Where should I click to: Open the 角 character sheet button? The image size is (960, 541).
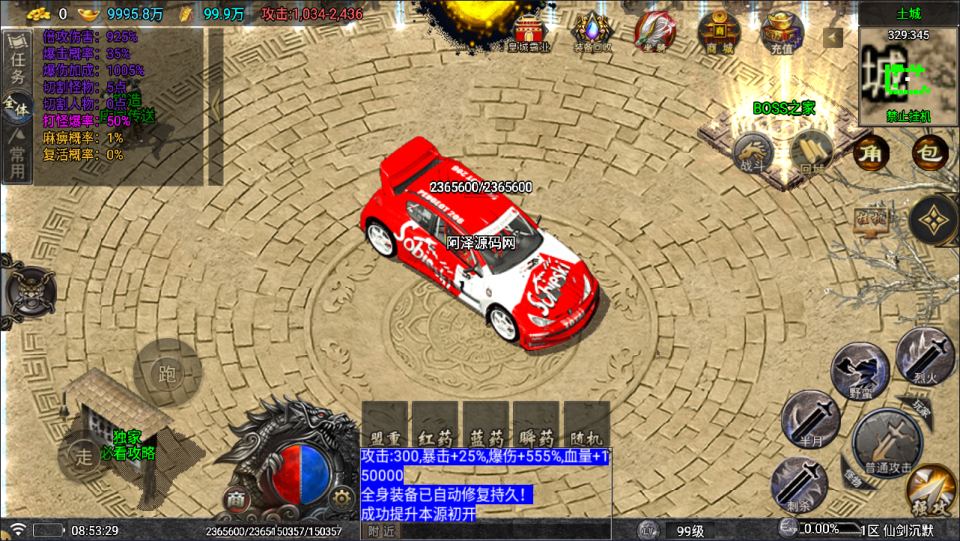pos(871,152)
